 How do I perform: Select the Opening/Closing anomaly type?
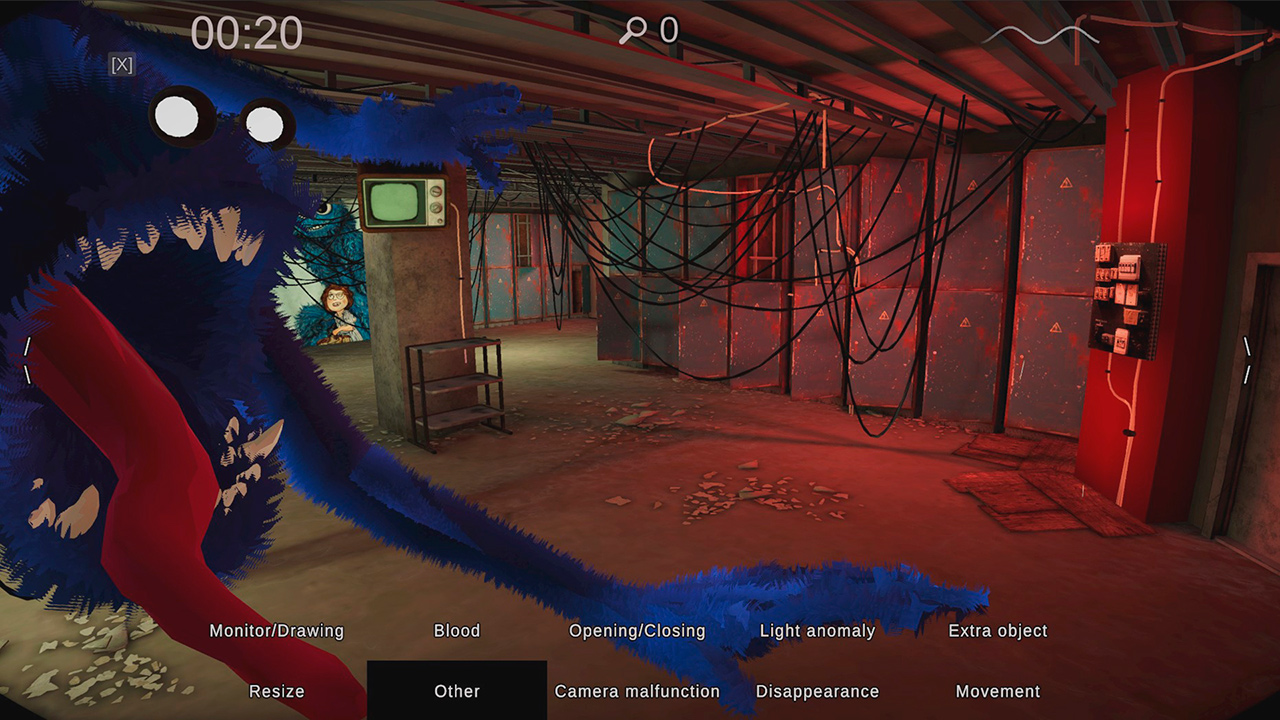click(635, 630)
